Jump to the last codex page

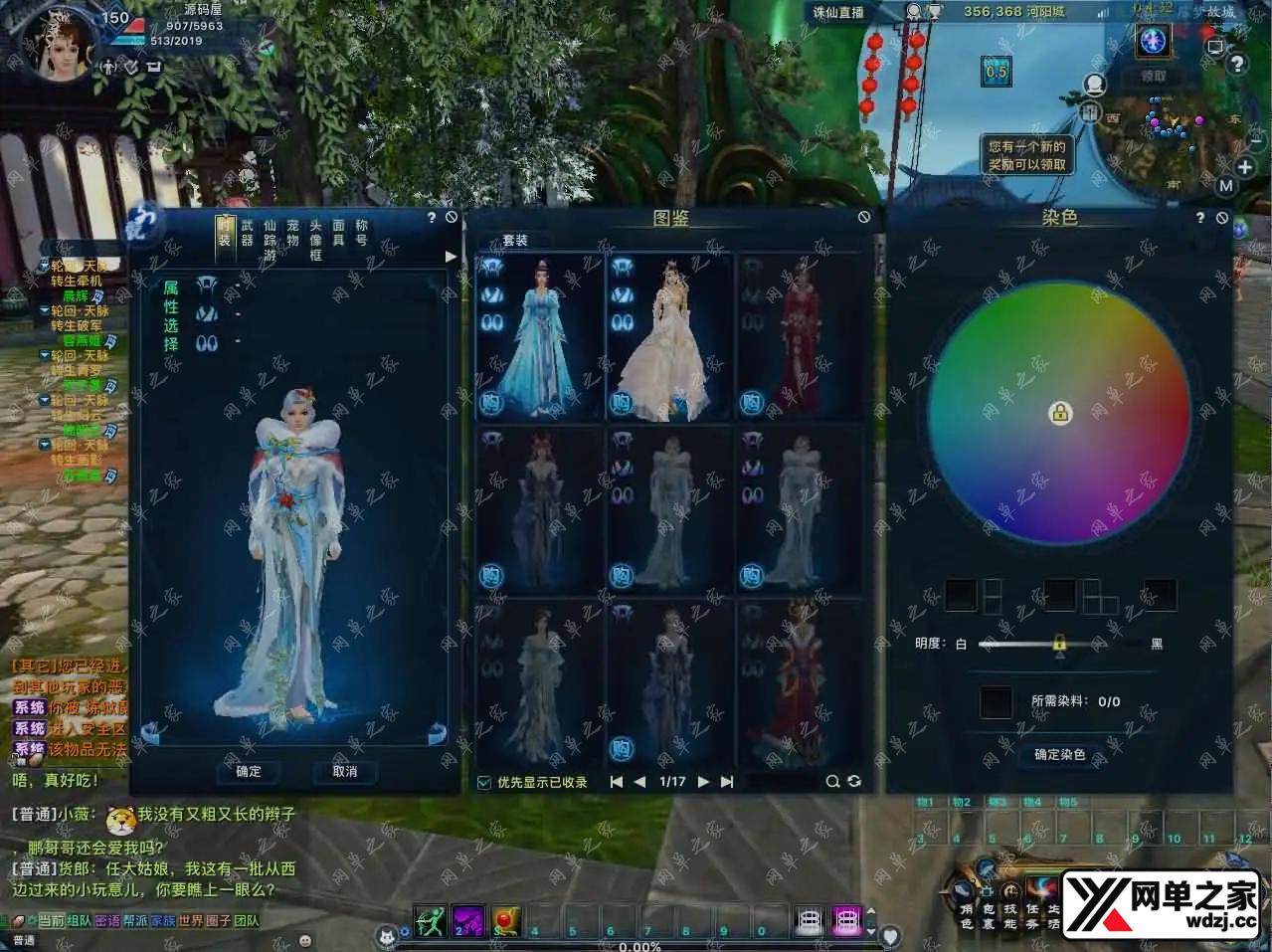coord(727,782)
